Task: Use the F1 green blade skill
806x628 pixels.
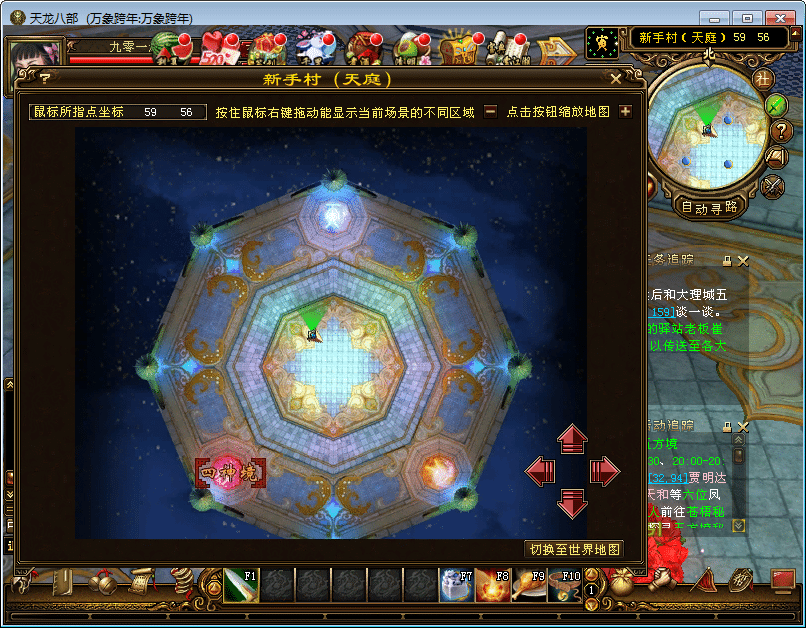Action: tap(241, 585)
